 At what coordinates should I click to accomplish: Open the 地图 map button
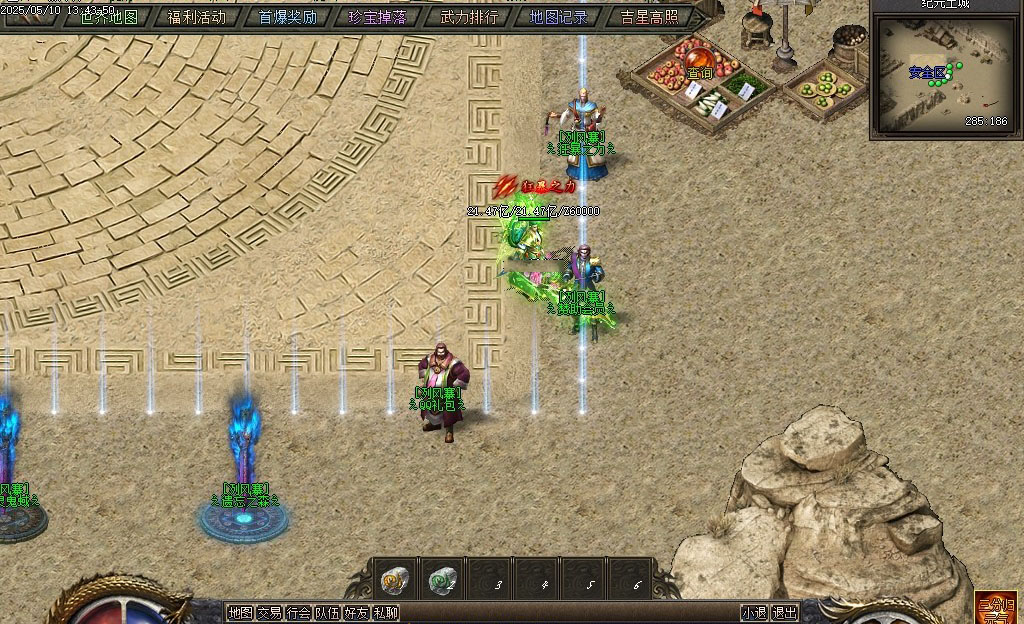coord(240,613)
